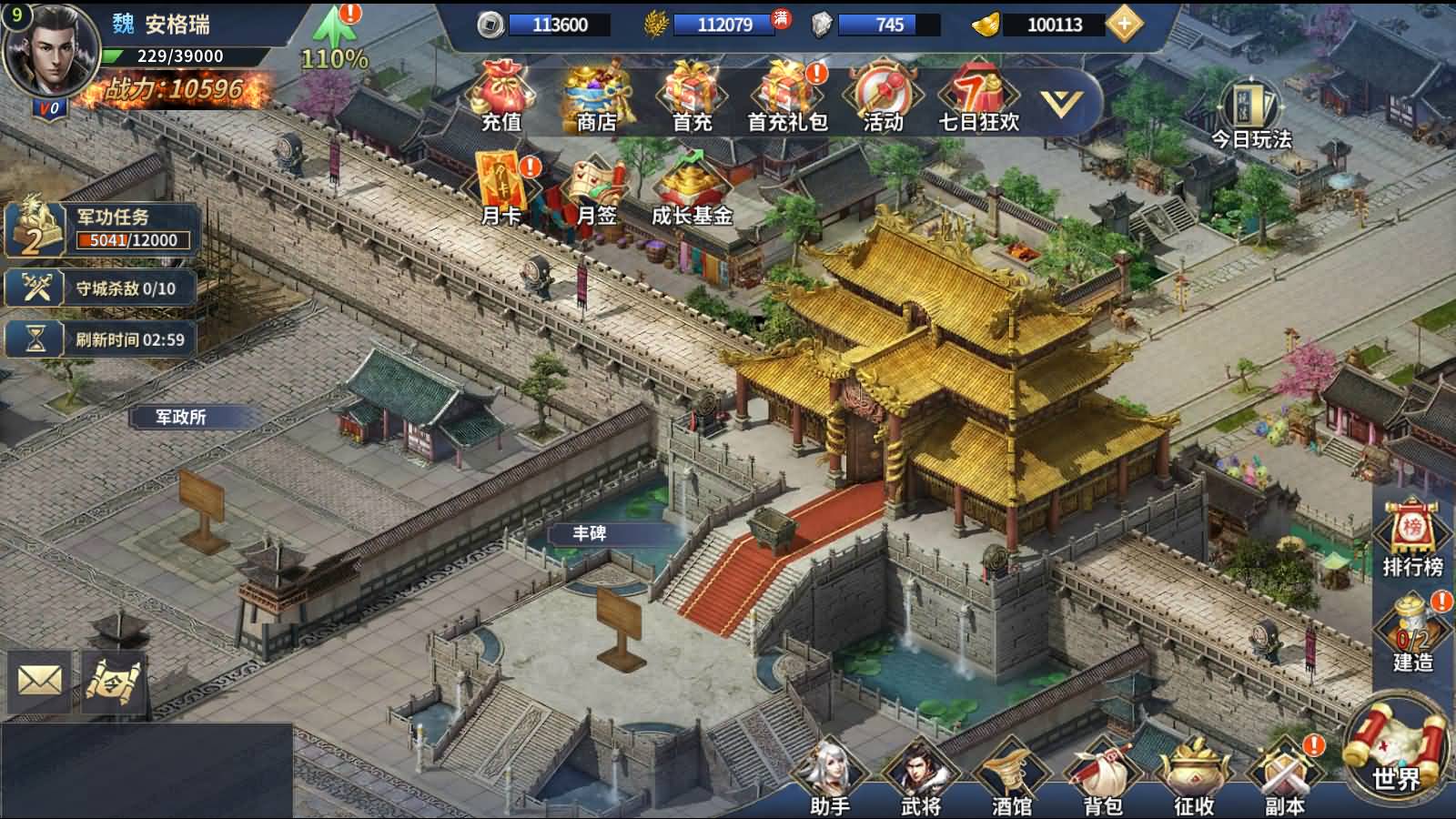This screenshot has height=819, width=1456.
Task: Open the 成长基金 growth fund
Action: [x=692, y=192]
